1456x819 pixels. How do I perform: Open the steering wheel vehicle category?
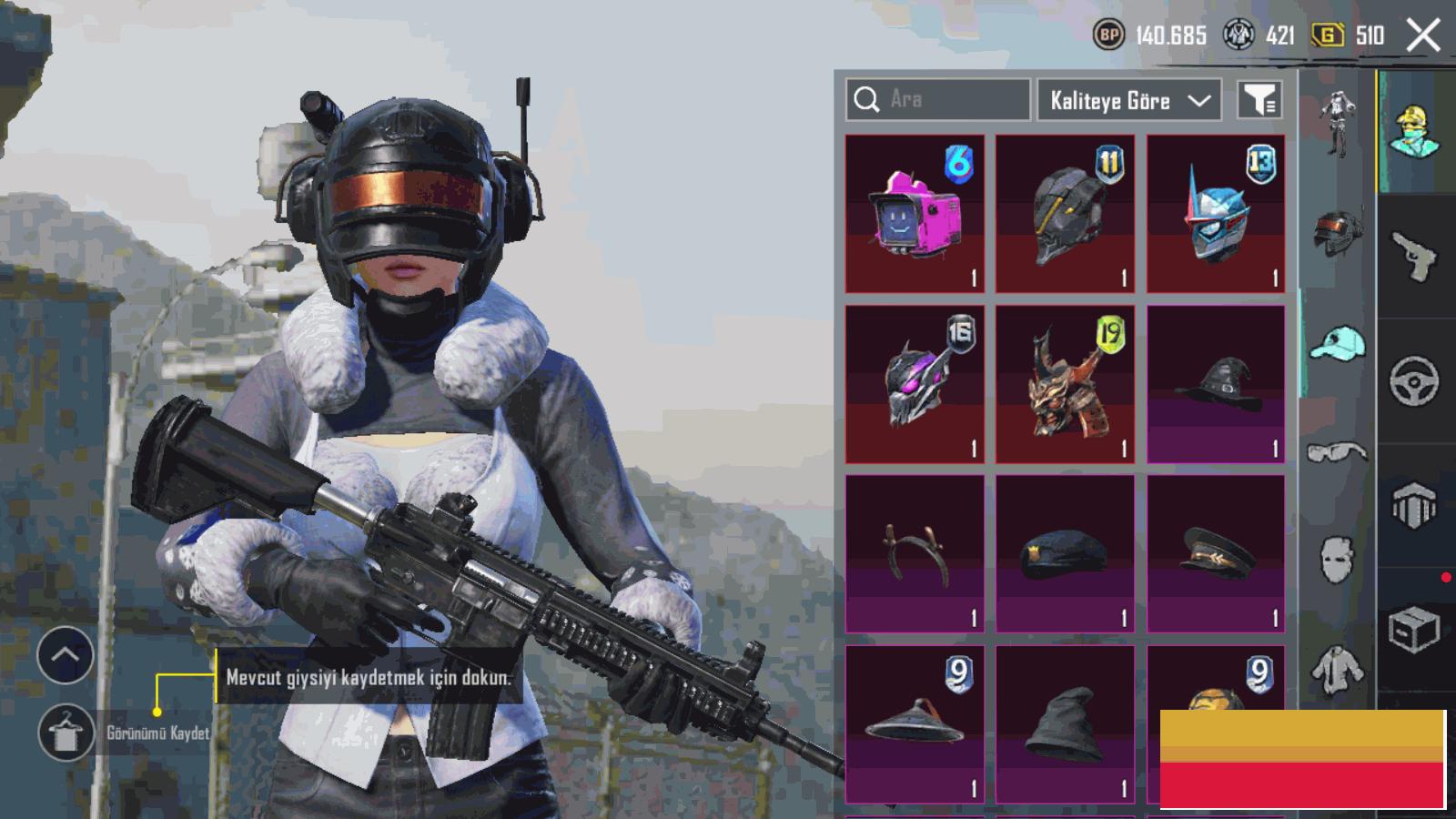pos(1414,380)
